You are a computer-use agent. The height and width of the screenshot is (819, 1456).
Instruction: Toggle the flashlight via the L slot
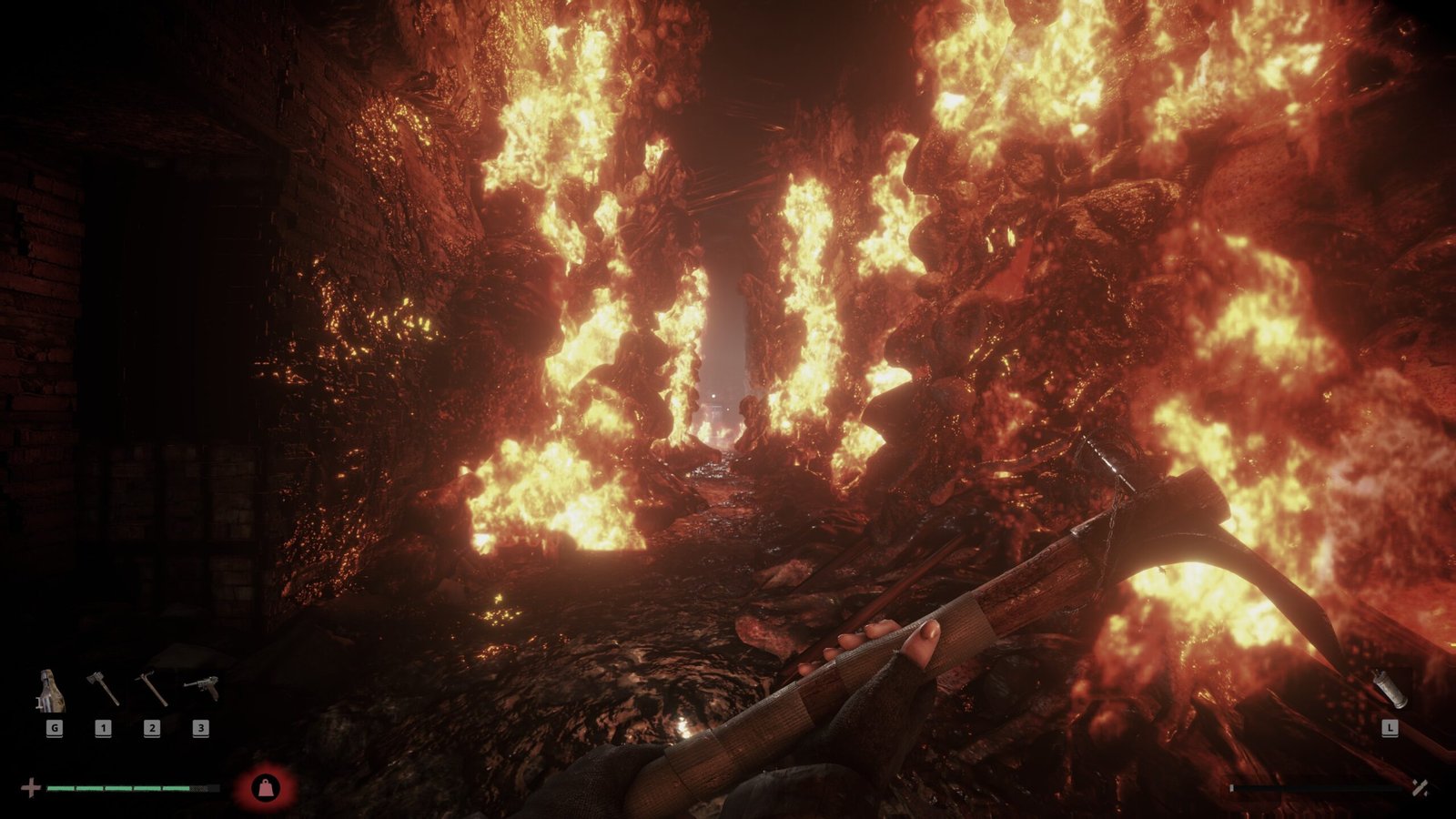1390,728
